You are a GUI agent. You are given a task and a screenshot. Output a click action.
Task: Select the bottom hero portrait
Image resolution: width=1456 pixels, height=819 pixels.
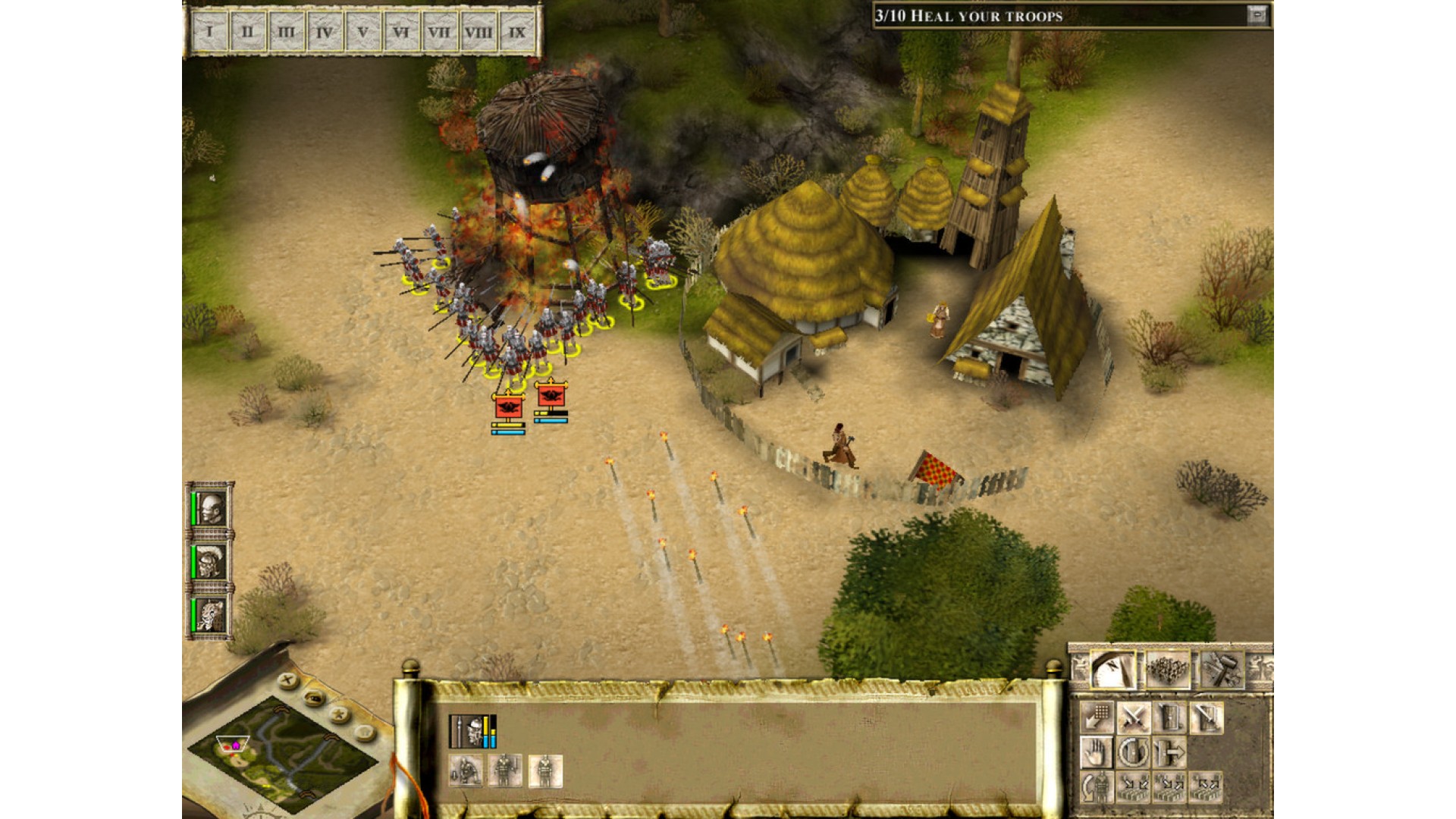click(209, 614)
